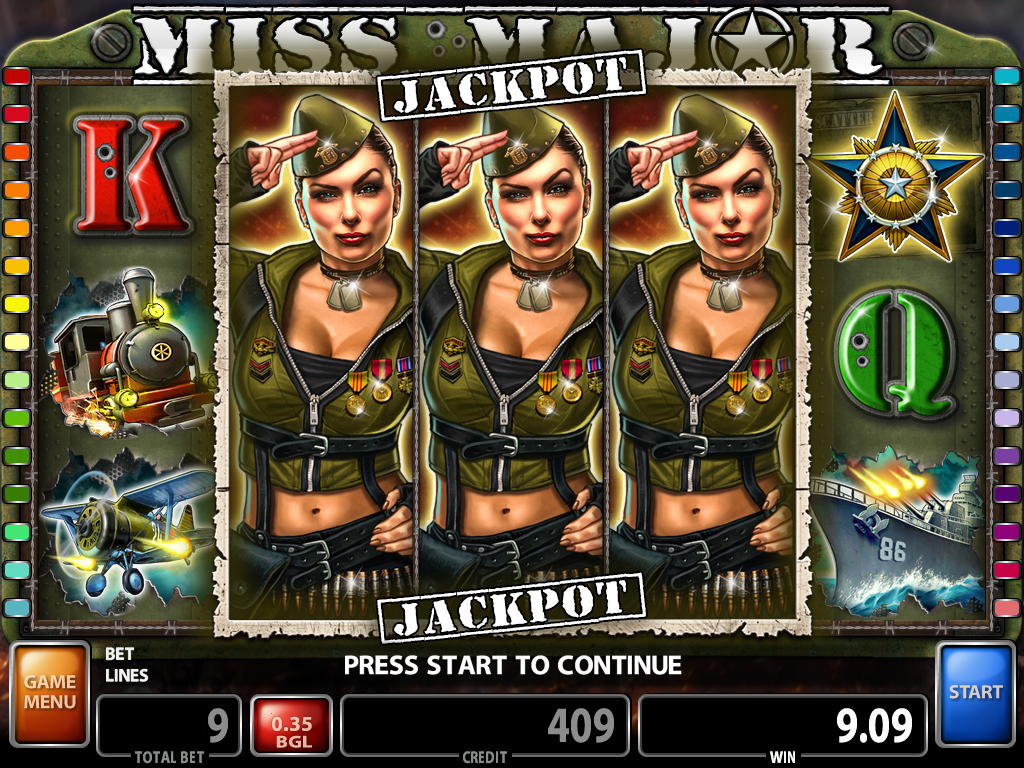The image size is (1024, 768).
Task: Hit the blue Start button
Action: pyautogui.click(x=975, y=691)
